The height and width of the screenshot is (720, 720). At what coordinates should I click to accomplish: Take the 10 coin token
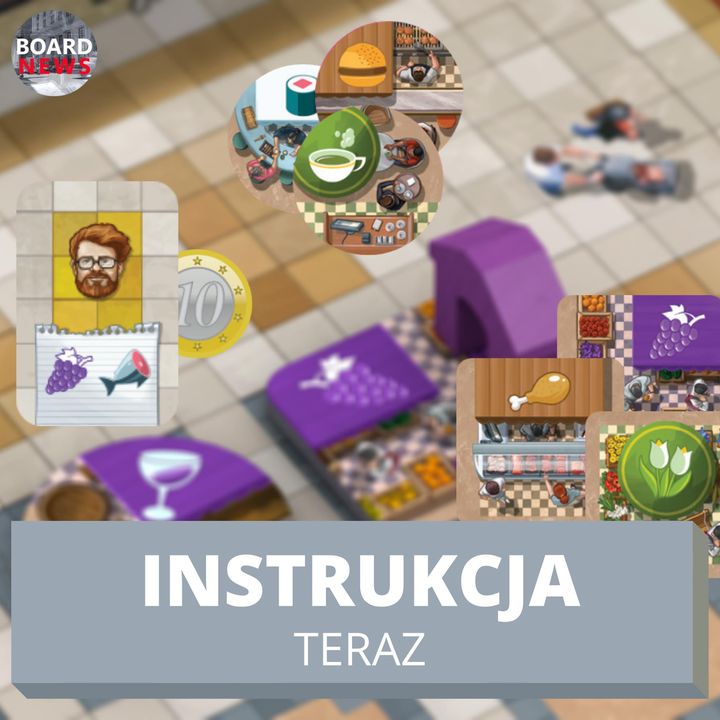click(213, 304)
